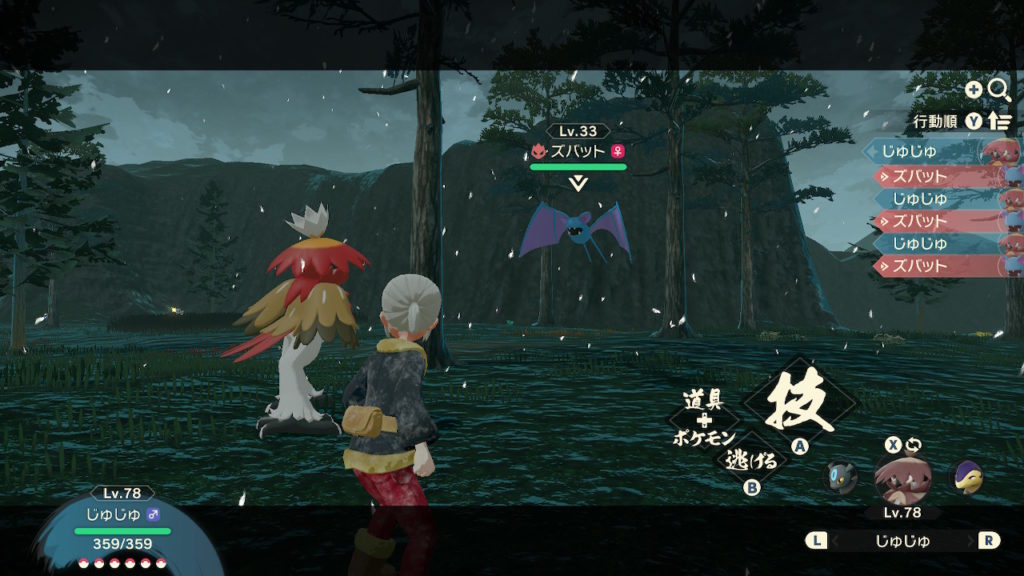The image size is (1024, 576).
Task: Select the Shinx party icon
Action: (x=841, y=477)
